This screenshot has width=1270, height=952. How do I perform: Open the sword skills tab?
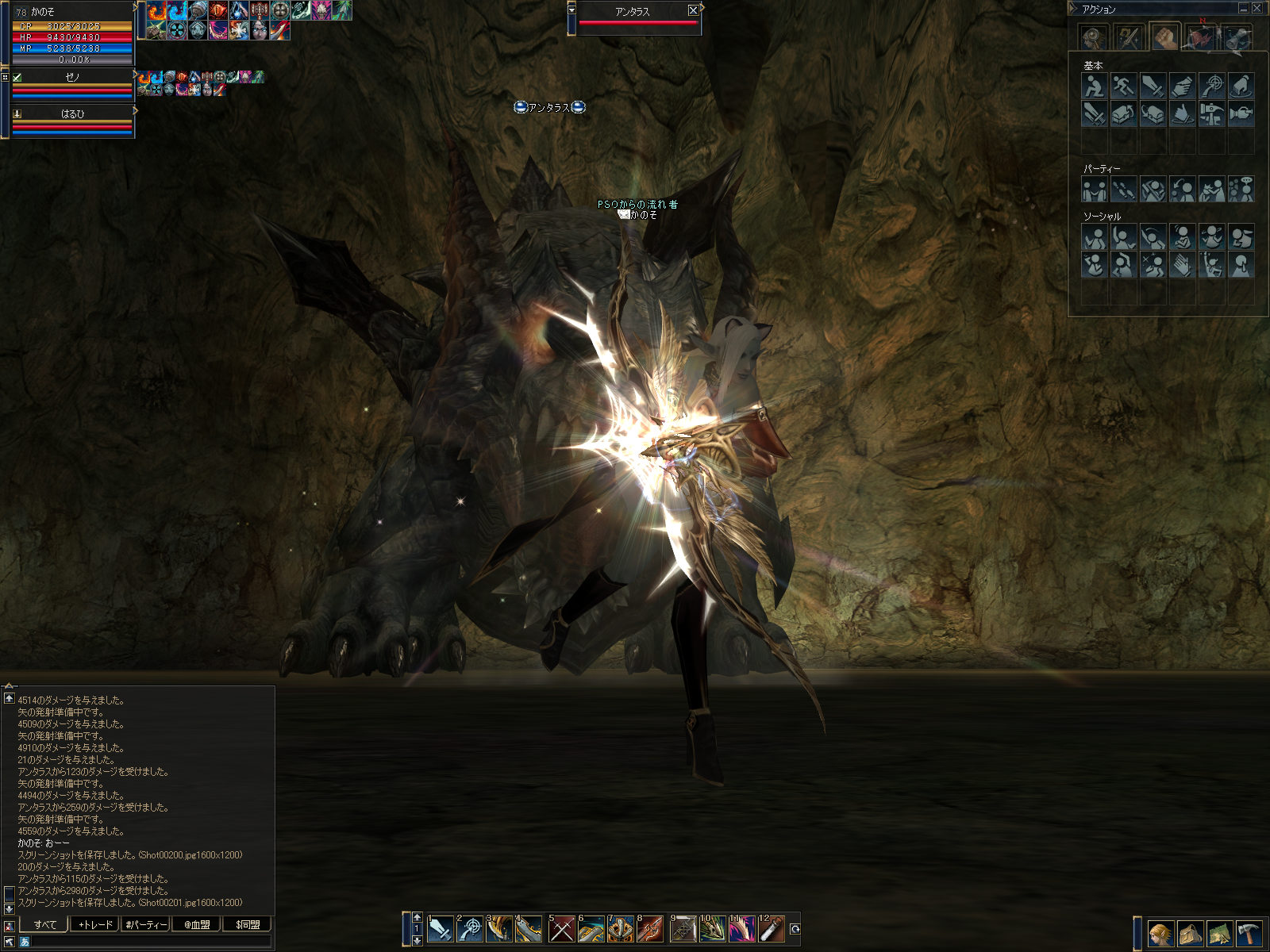coord(1128,37)
